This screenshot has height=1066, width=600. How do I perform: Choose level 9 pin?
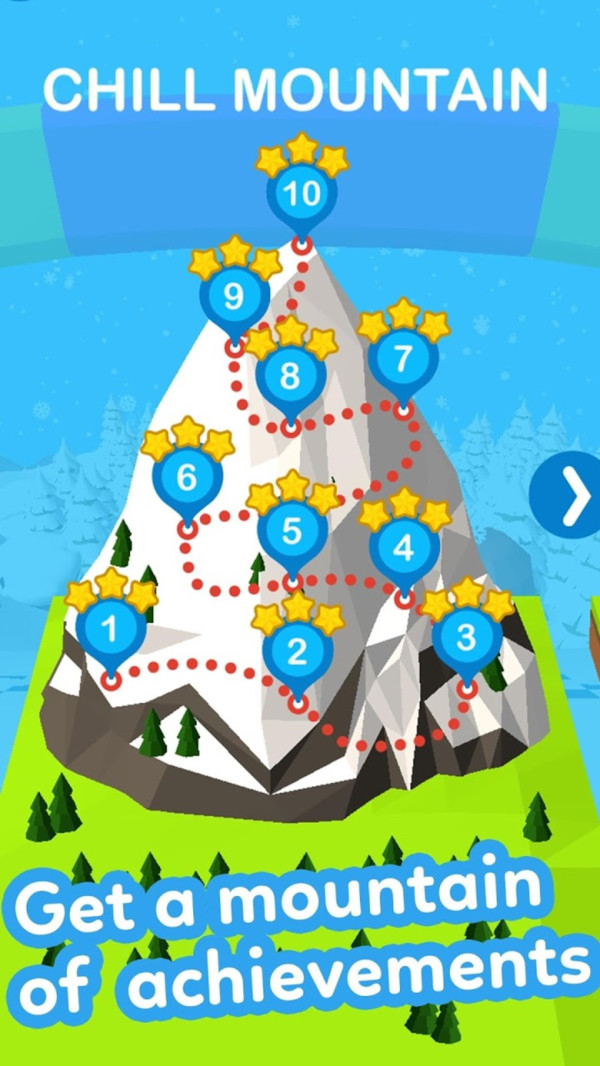click(234, 297)
